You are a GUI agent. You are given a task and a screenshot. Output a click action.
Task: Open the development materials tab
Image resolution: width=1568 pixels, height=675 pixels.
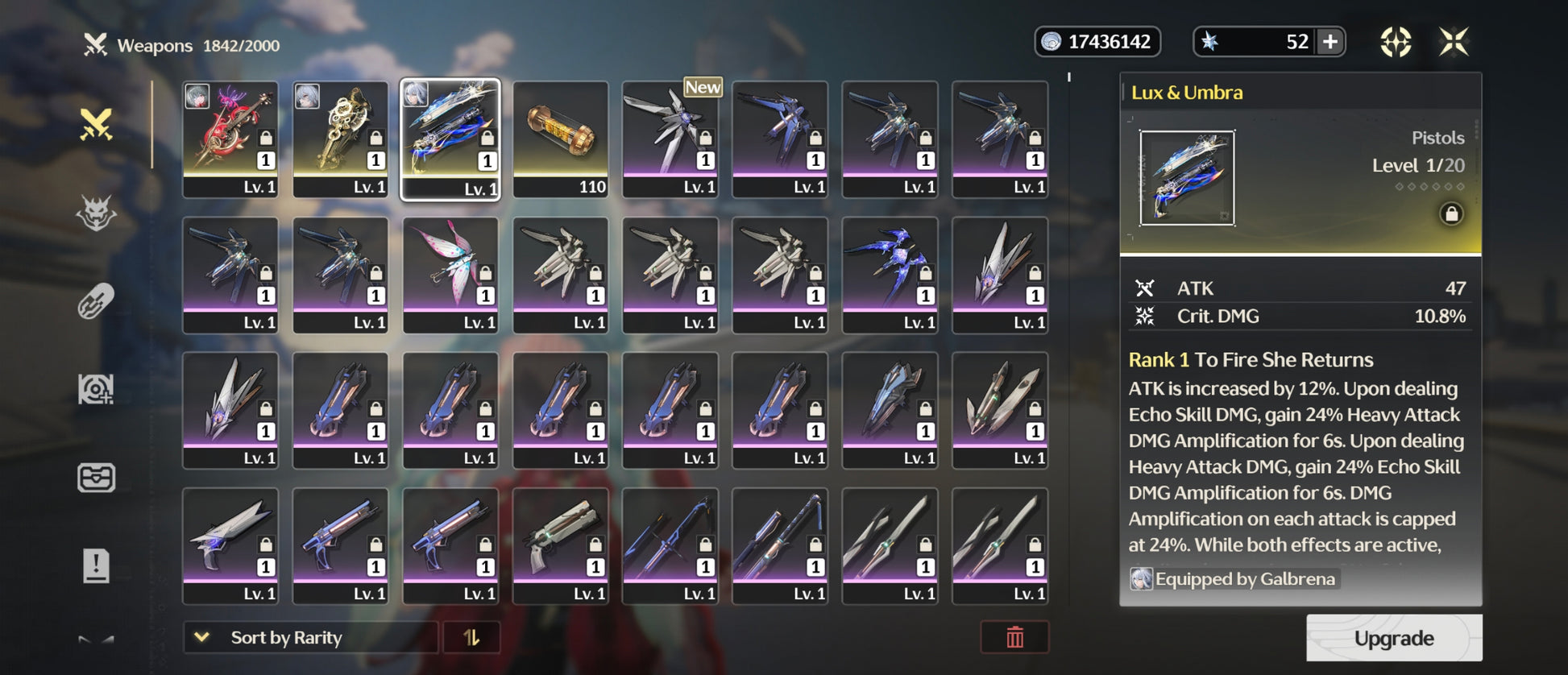[x=96, y=390]
